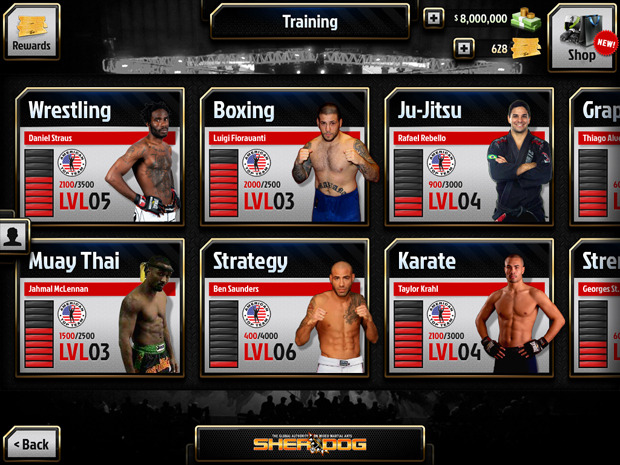Add more gold tickets with plus button
620x465 pixels.
coord(463,47)
